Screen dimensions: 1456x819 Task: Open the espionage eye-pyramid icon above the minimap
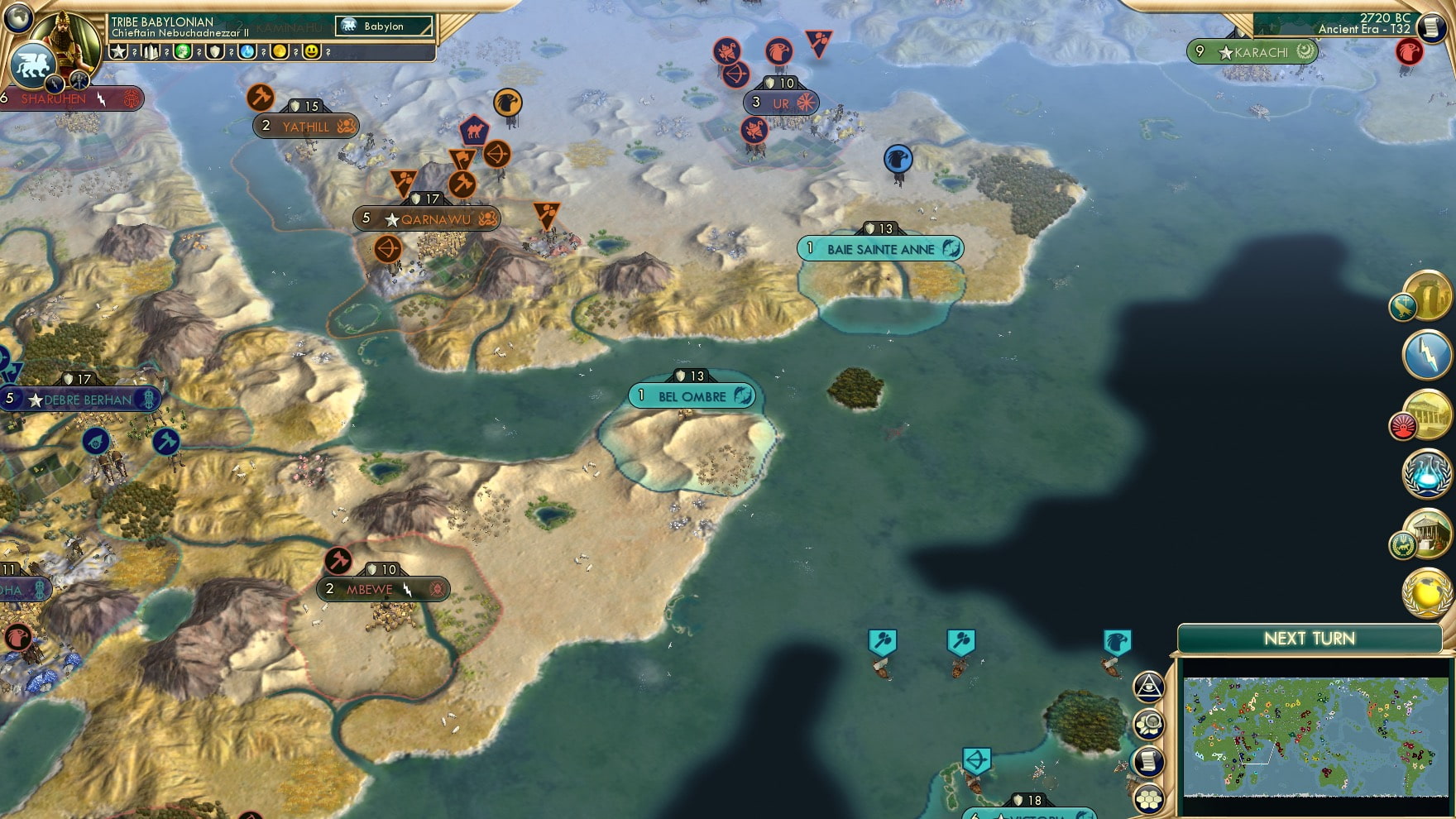(1148, 685)
